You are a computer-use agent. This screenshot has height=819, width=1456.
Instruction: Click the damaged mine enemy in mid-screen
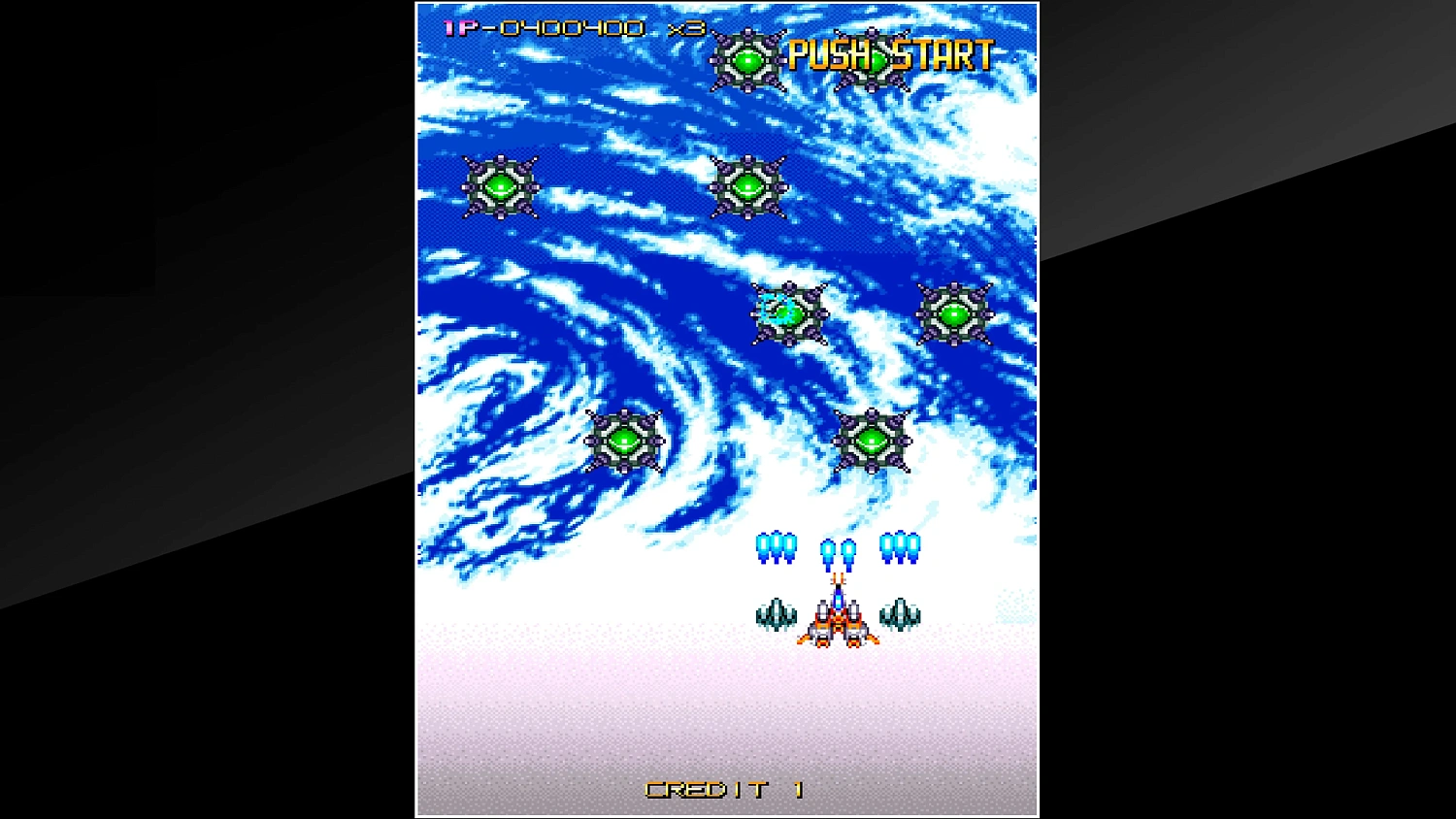(x=788, y=312)
